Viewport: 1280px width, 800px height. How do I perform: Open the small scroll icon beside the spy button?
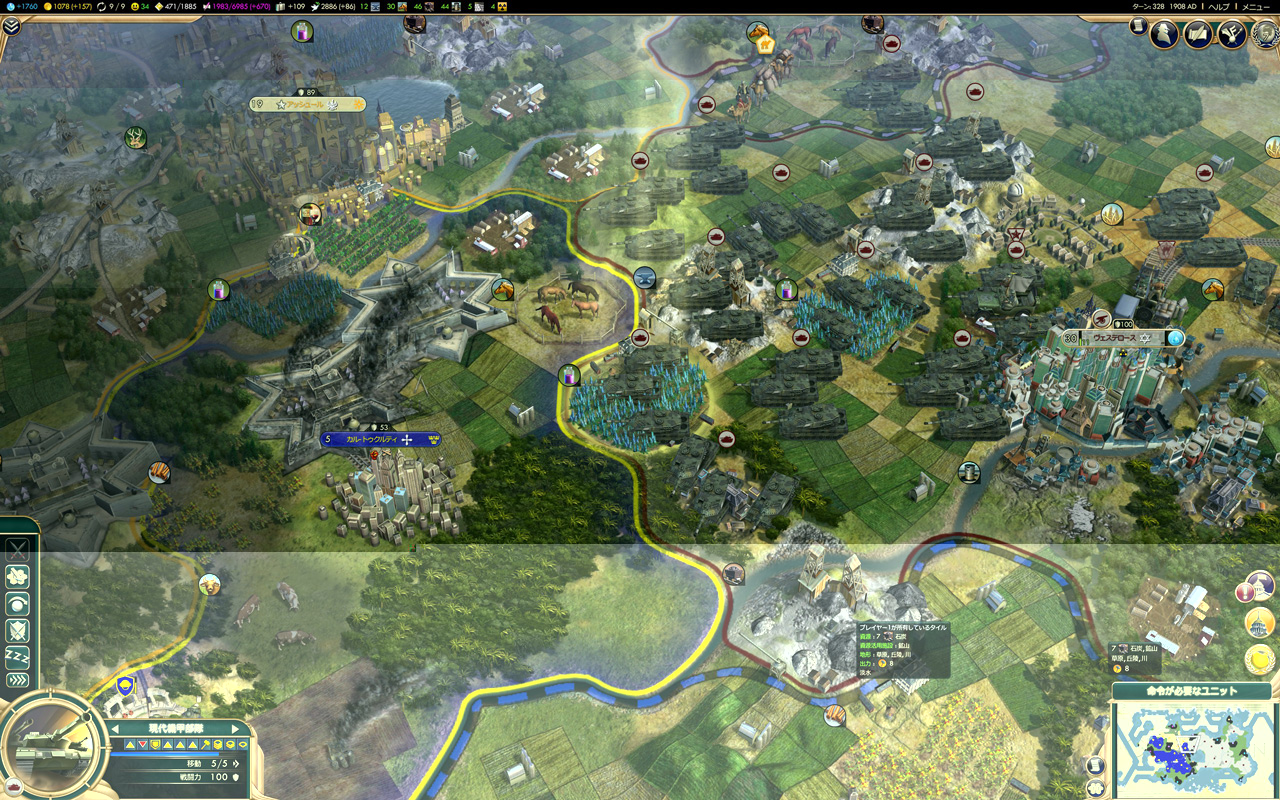pyautogui.click(x=1138, y=26)
